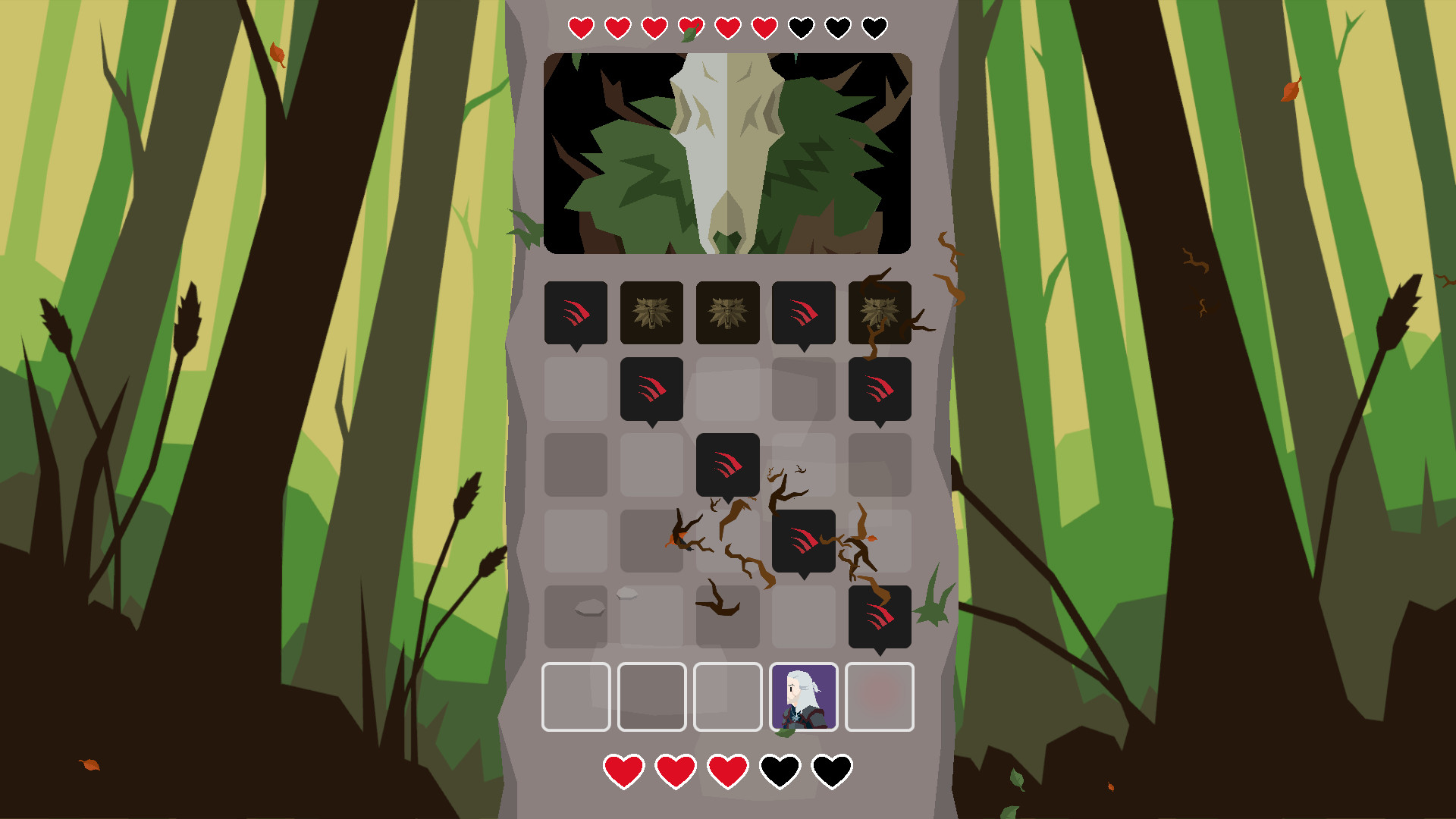This screenshot has width=1456, height=819.
Task: Click the pointer tail below the fourth-column claw tile
Action: (x=802, y=349)
